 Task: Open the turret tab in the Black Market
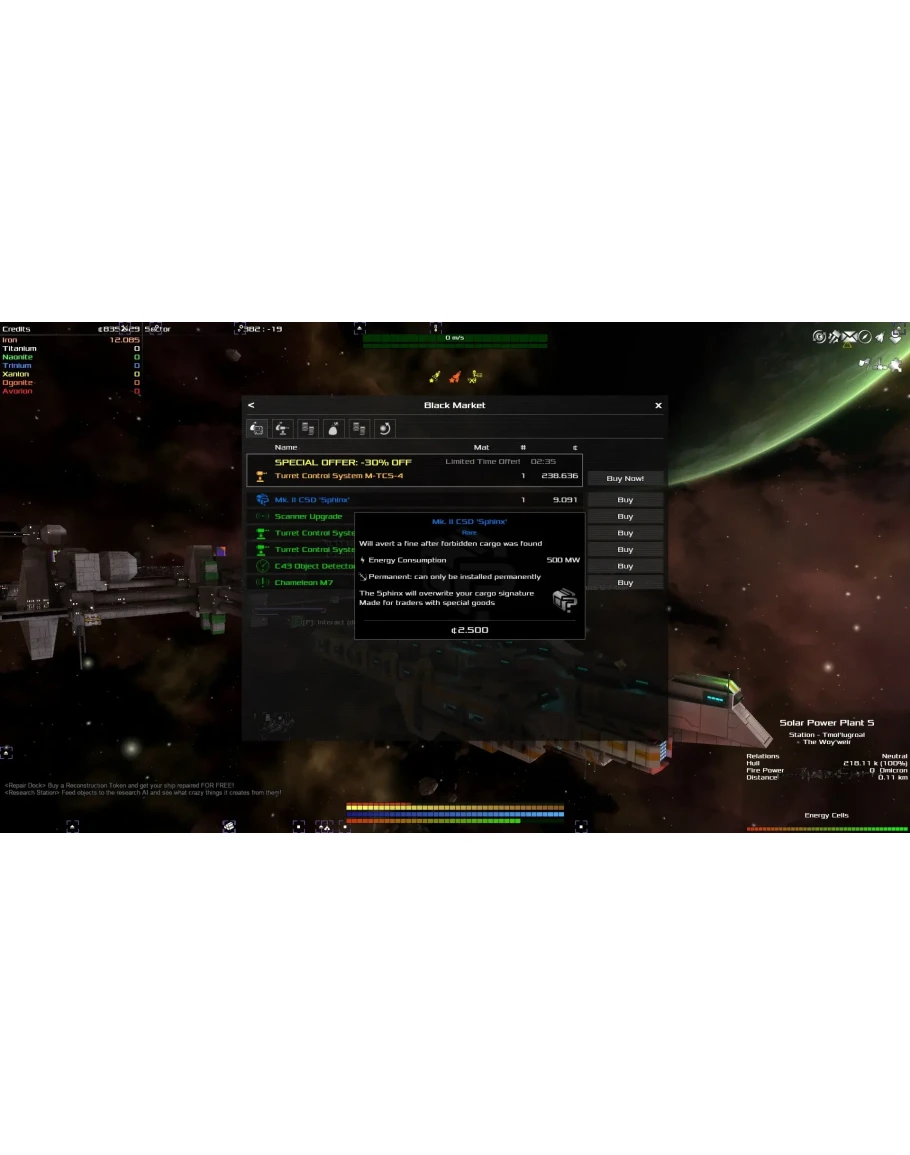pos(283,428)
